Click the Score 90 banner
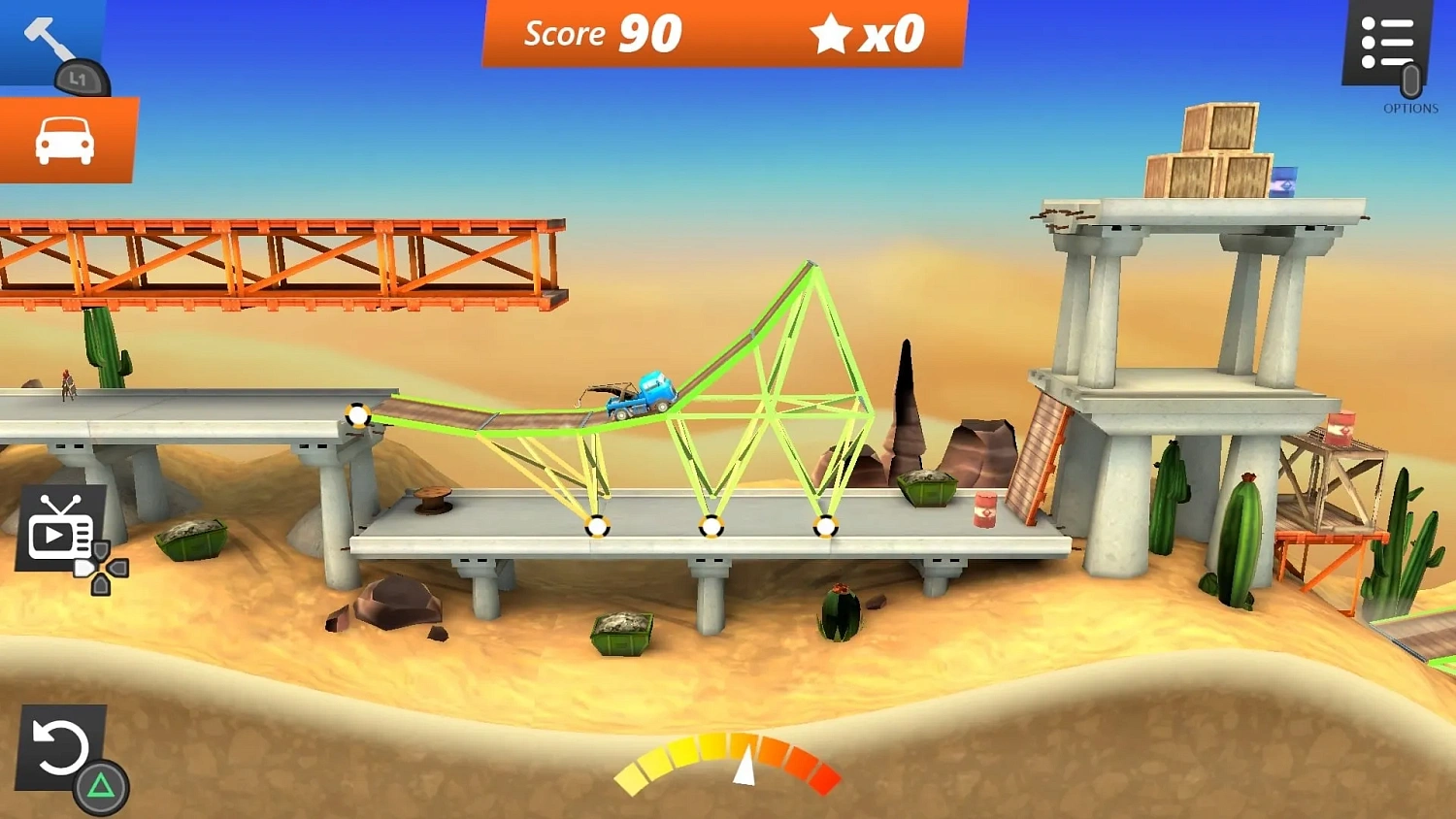The width and height of the screenshot is (1456, 819). pos(602,34)
